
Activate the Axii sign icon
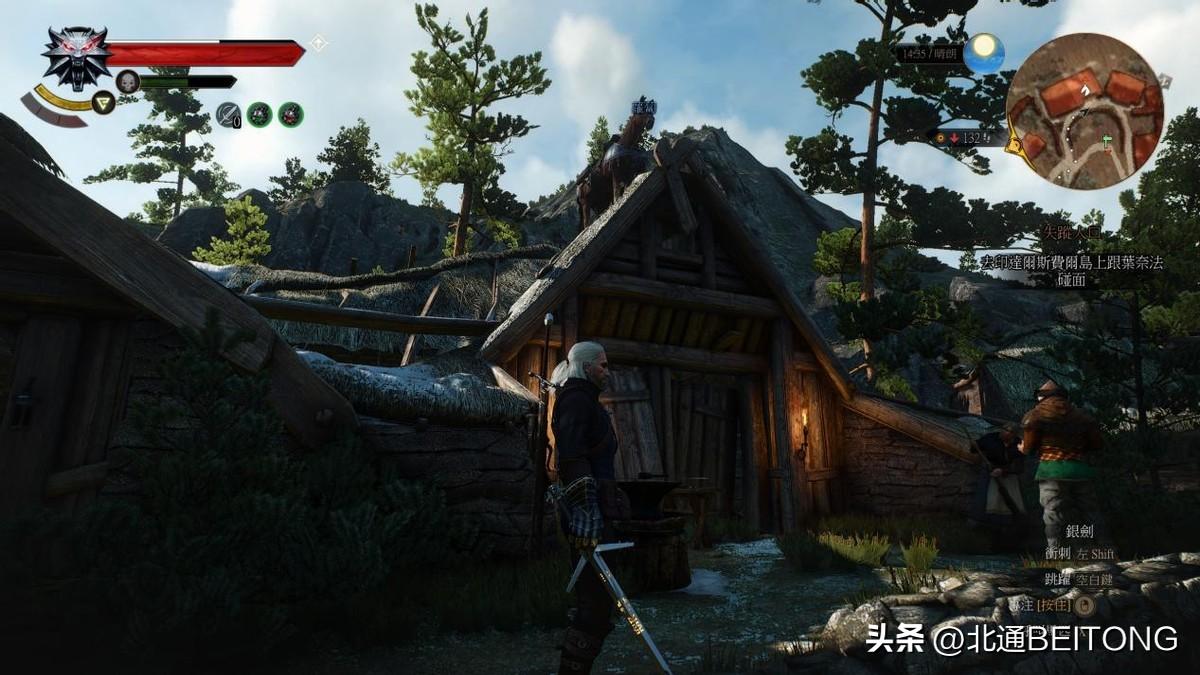[104, 101]
